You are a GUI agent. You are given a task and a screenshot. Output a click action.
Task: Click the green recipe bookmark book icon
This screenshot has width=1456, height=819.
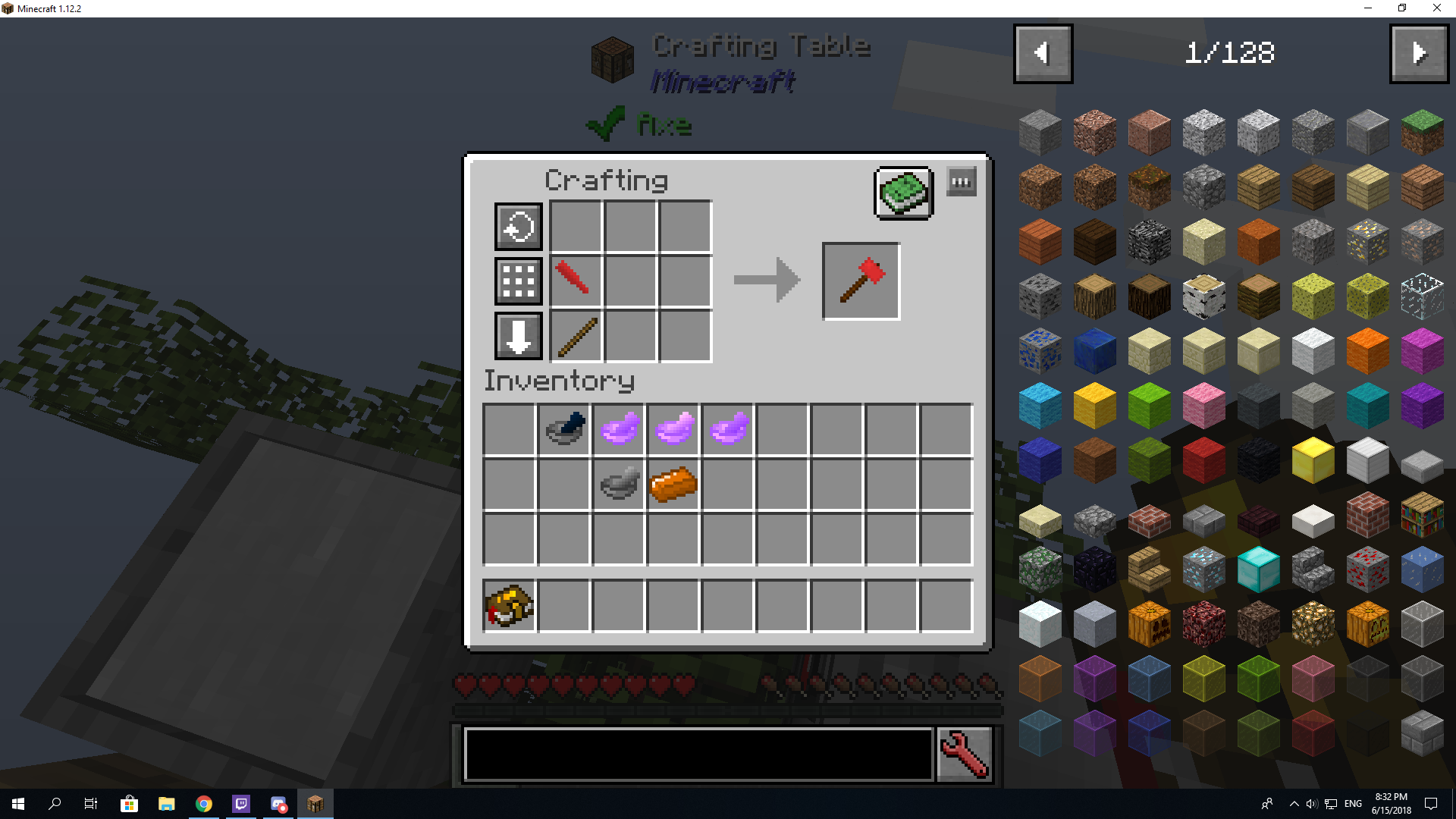pyautogui.click(x=904, y=193)
